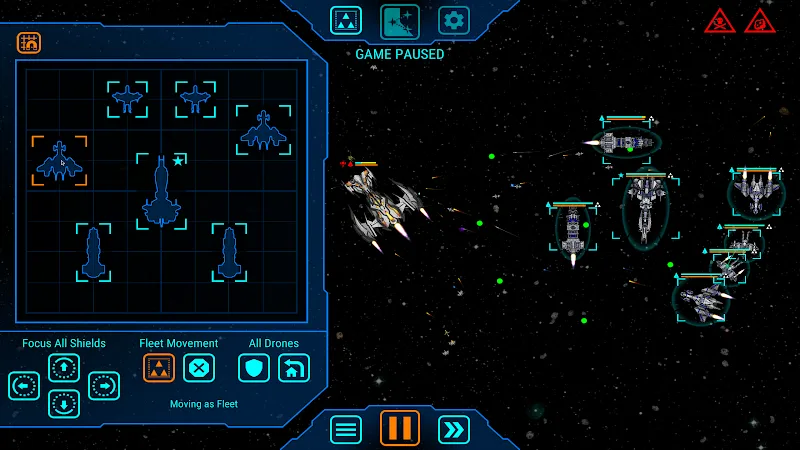Open the three-line menu button
This screenshot has width=800, height=450.
click(346, 429)
